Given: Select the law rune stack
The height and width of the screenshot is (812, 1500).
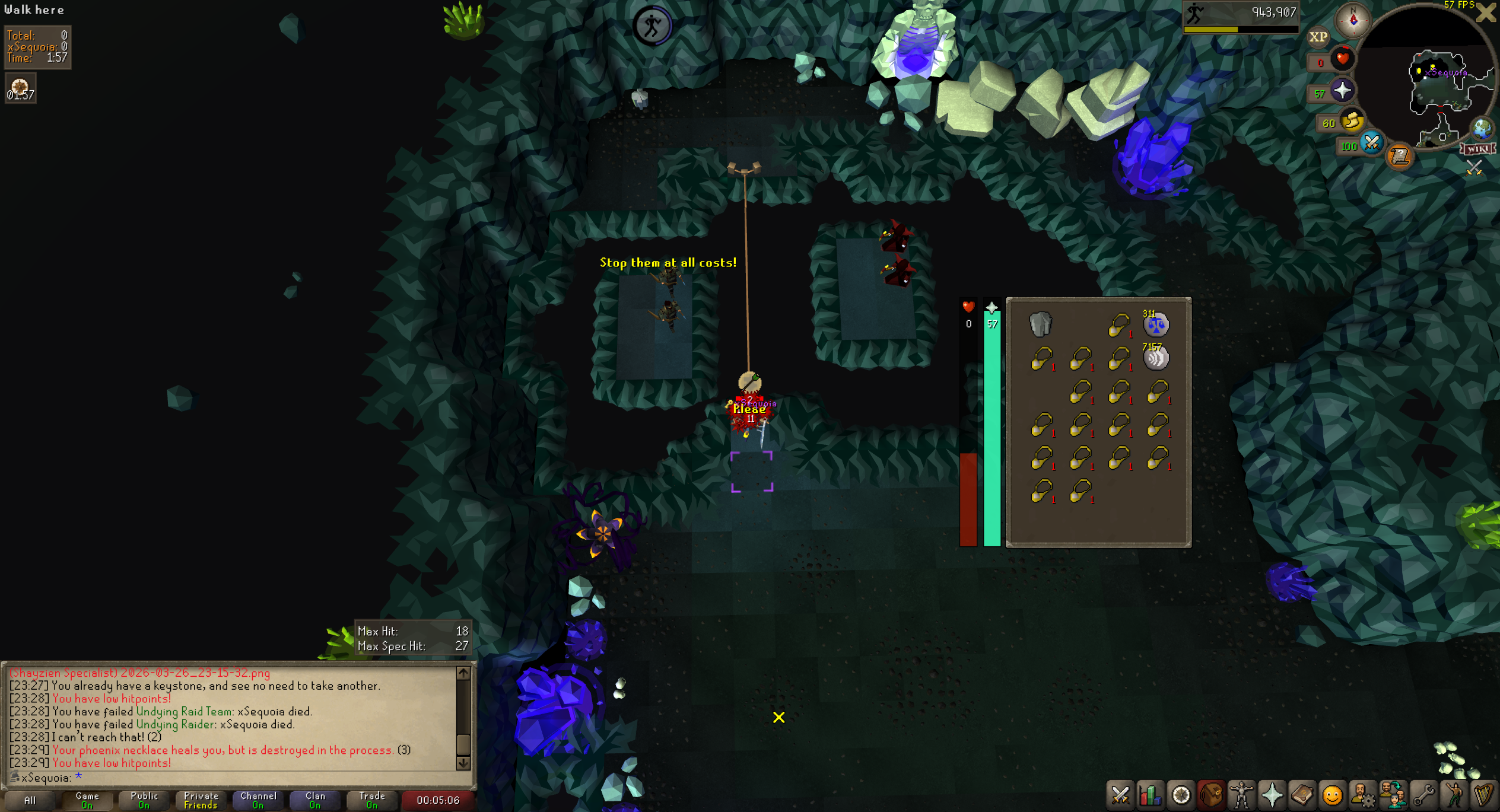Looking at the screenshot, I should coord(1155,324).
